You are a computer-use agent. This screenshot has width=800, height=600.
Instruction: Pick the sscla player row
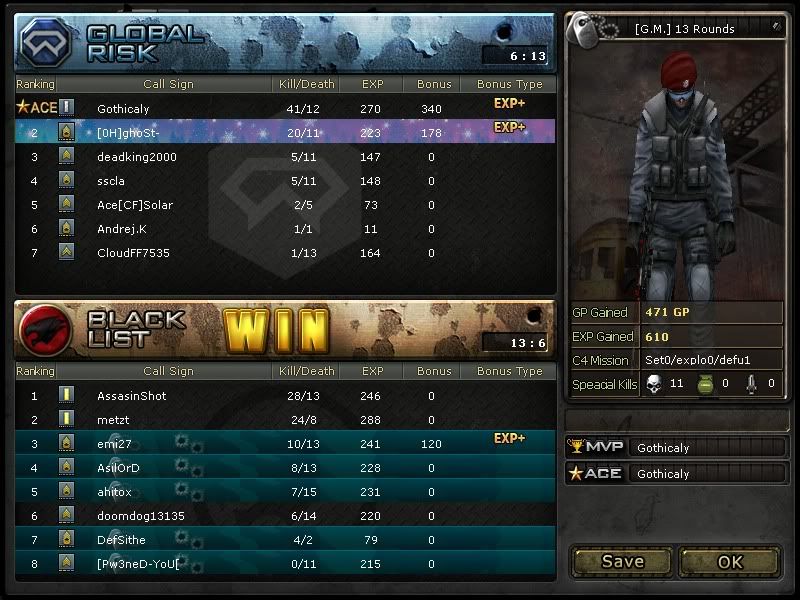(285, 181)
